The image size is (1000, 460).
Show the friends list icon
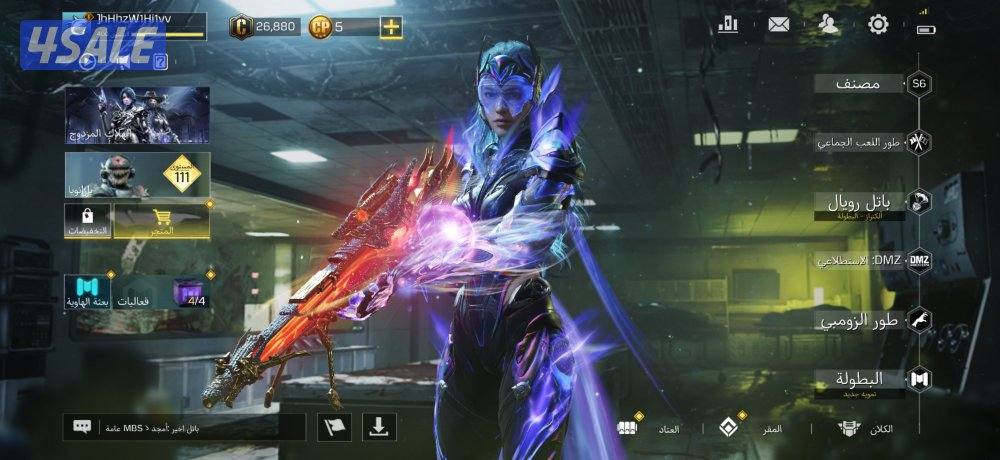pyautogui.click(x=828, y=25)
